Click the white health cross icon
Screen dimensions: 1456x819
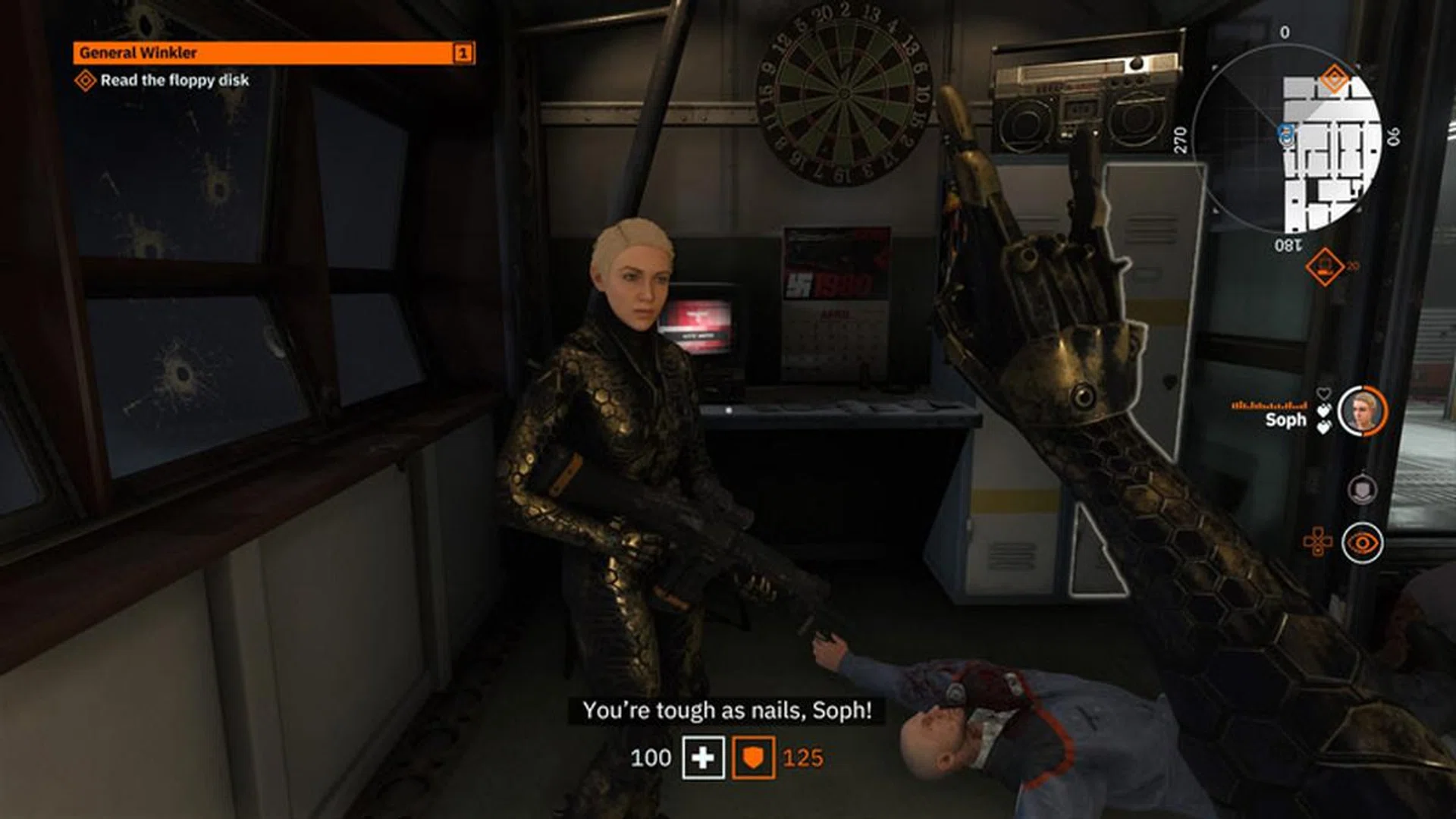[x=703, y=758]
